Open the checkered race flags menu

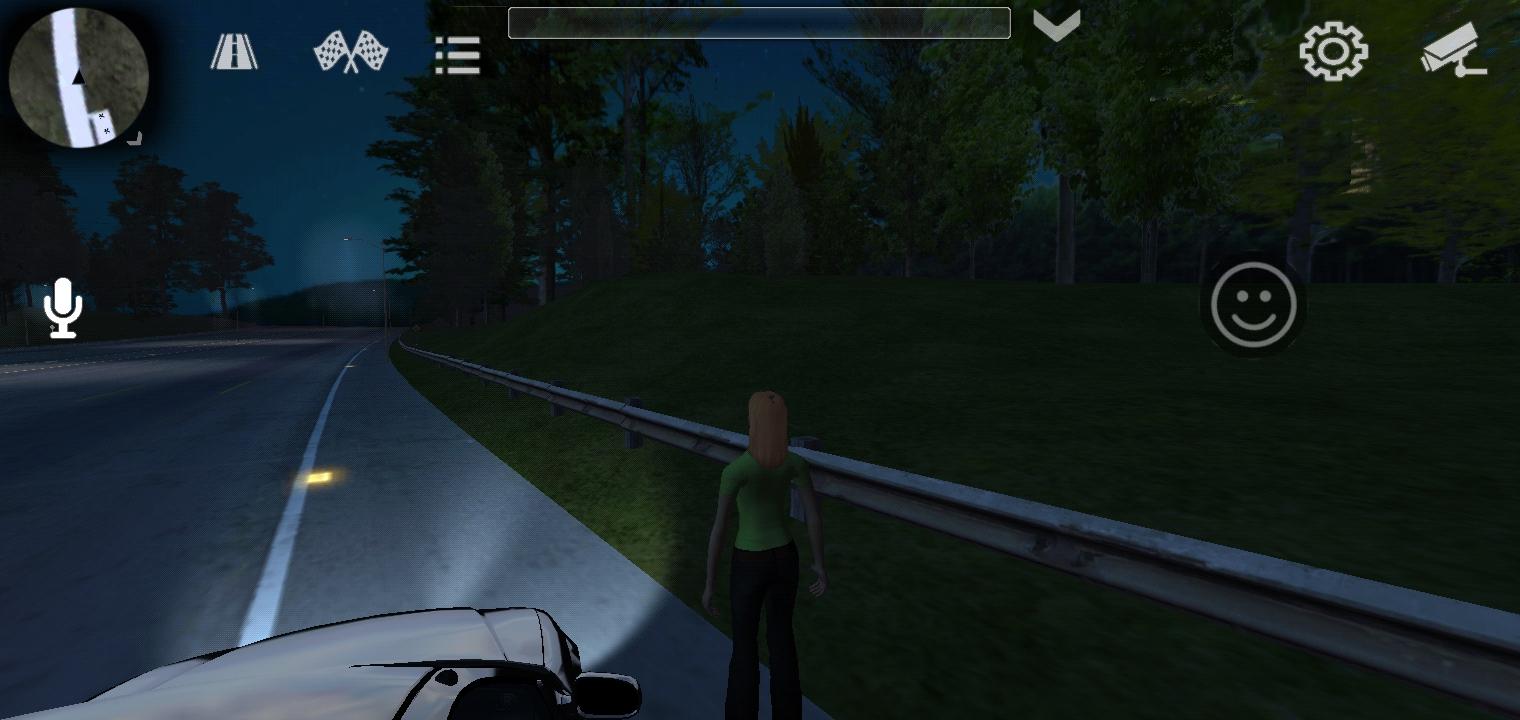pos(349,50)
